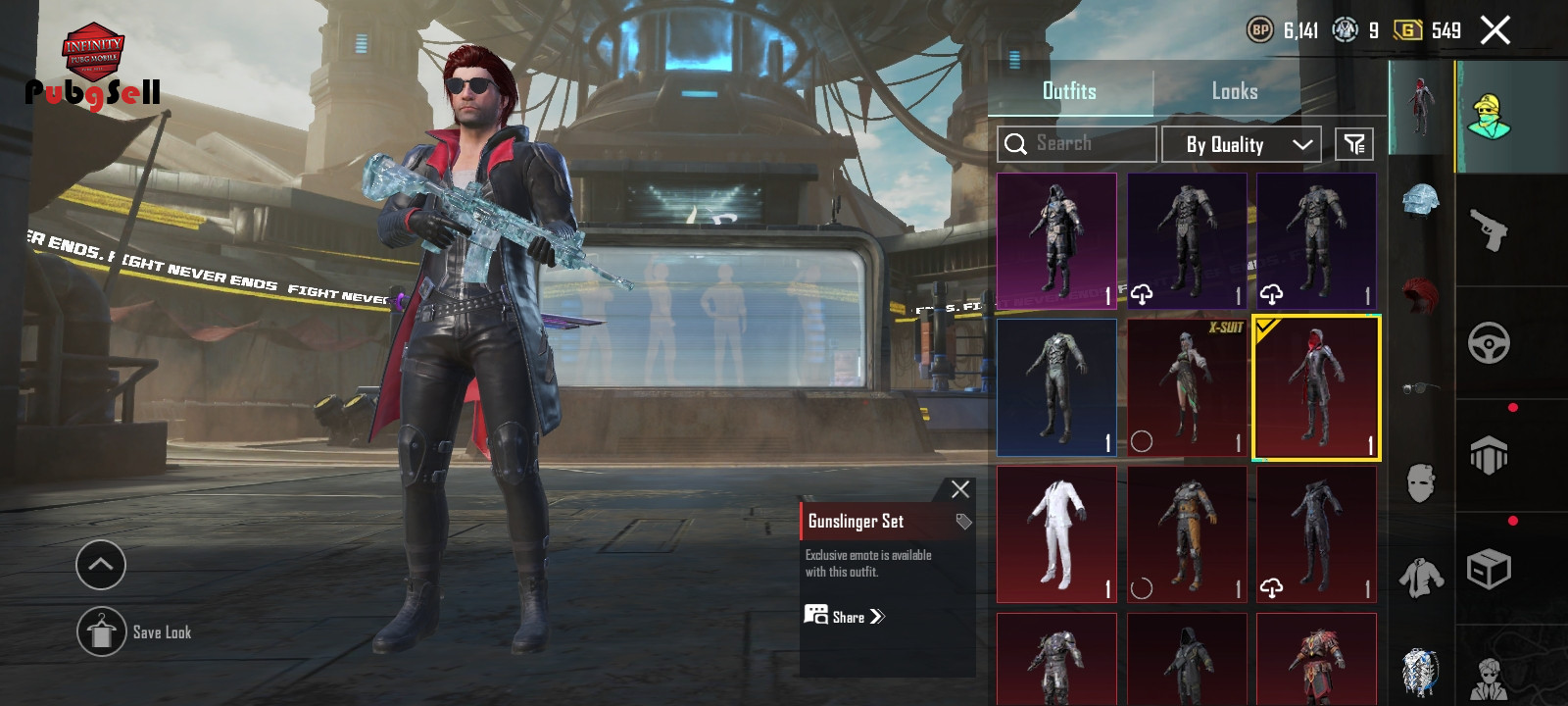
Task: Open the box crate inventory category
Action: coord(1489,569)
